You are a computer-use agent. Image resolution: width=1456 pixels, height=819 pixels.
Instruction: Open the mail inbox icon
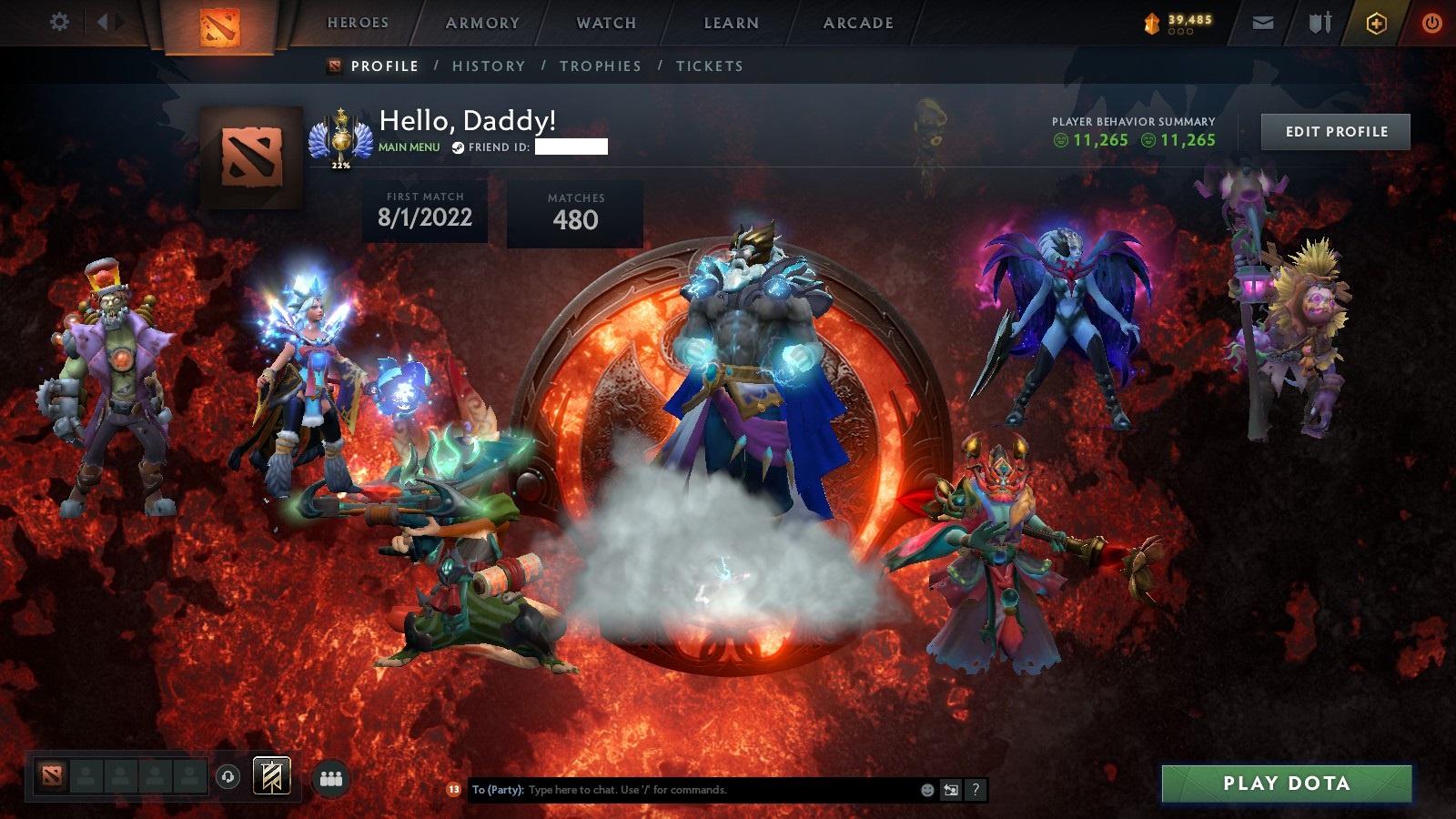point(1263,22)
